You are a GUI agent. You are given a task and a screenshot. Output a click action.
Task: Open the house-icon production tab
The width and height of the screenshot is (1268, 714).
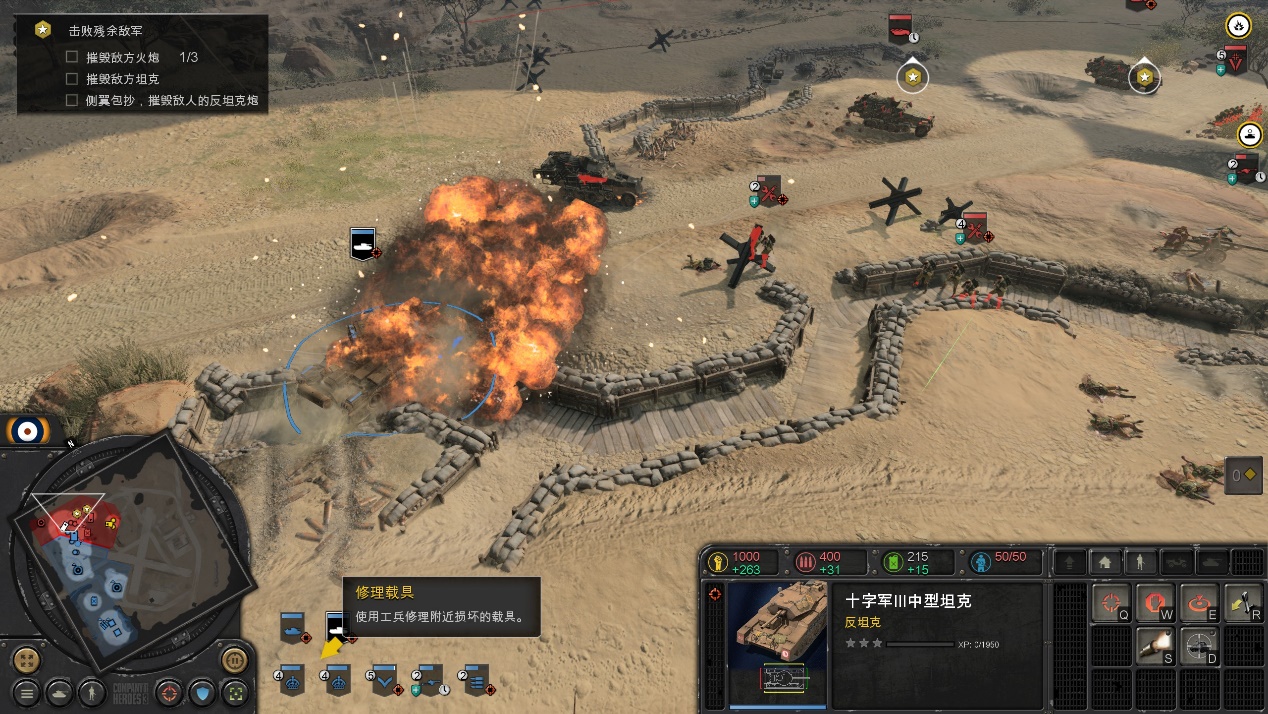click(1105, 562)
